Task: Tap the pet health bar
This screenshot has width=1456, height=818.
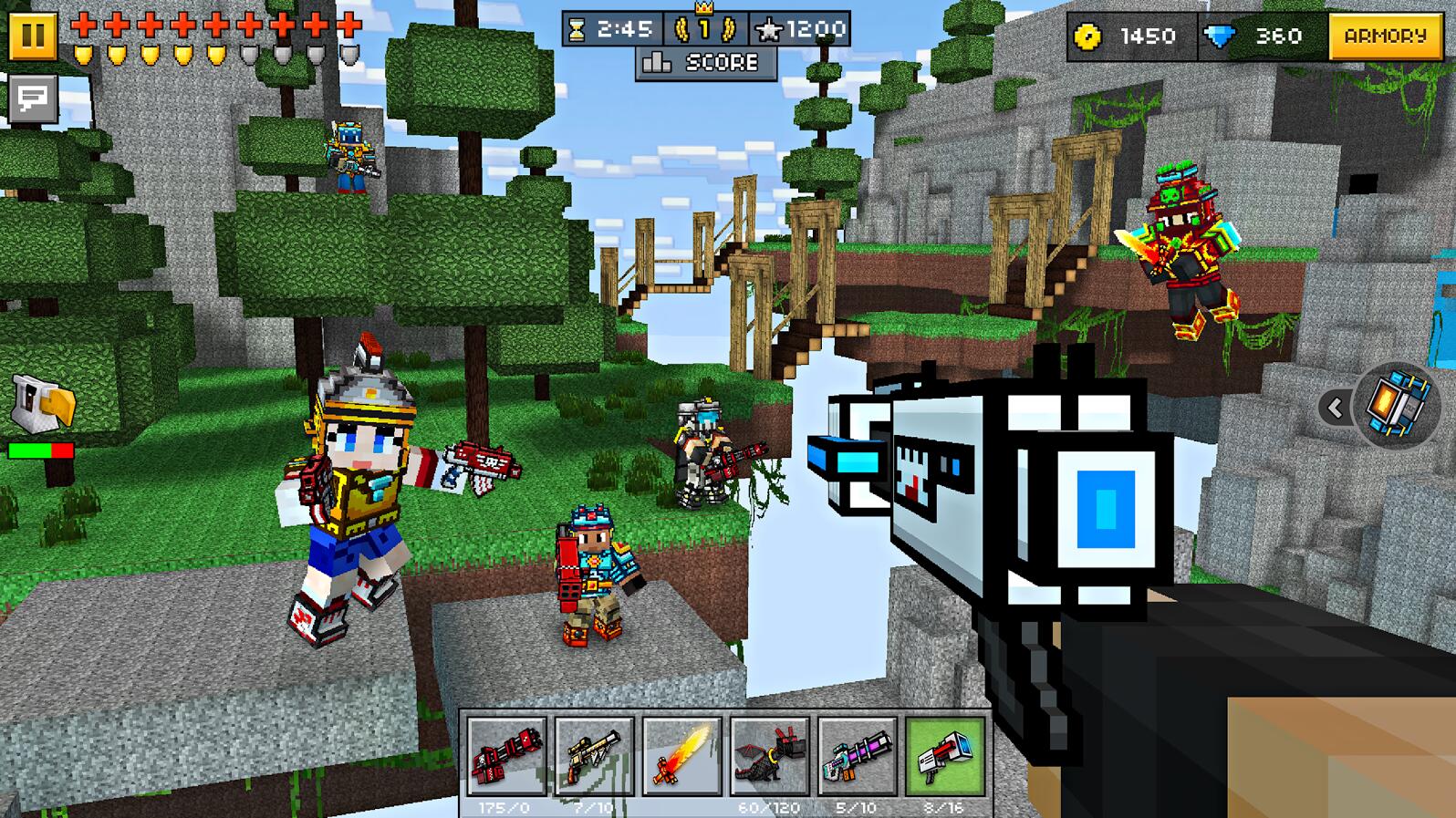Action: click(x=41, y=450)
